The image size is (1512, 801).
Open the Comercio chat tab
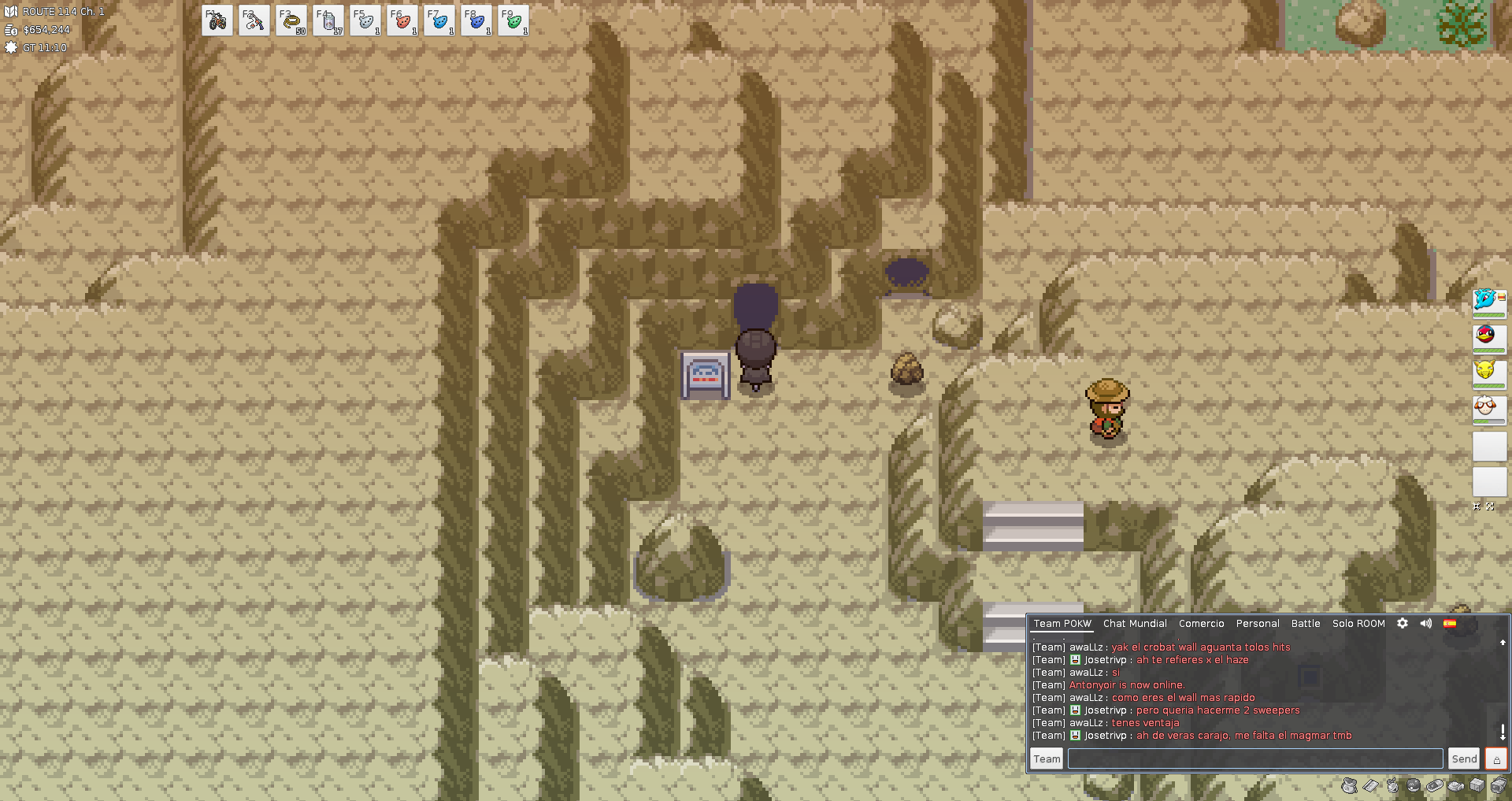(x=1201, y=624)
